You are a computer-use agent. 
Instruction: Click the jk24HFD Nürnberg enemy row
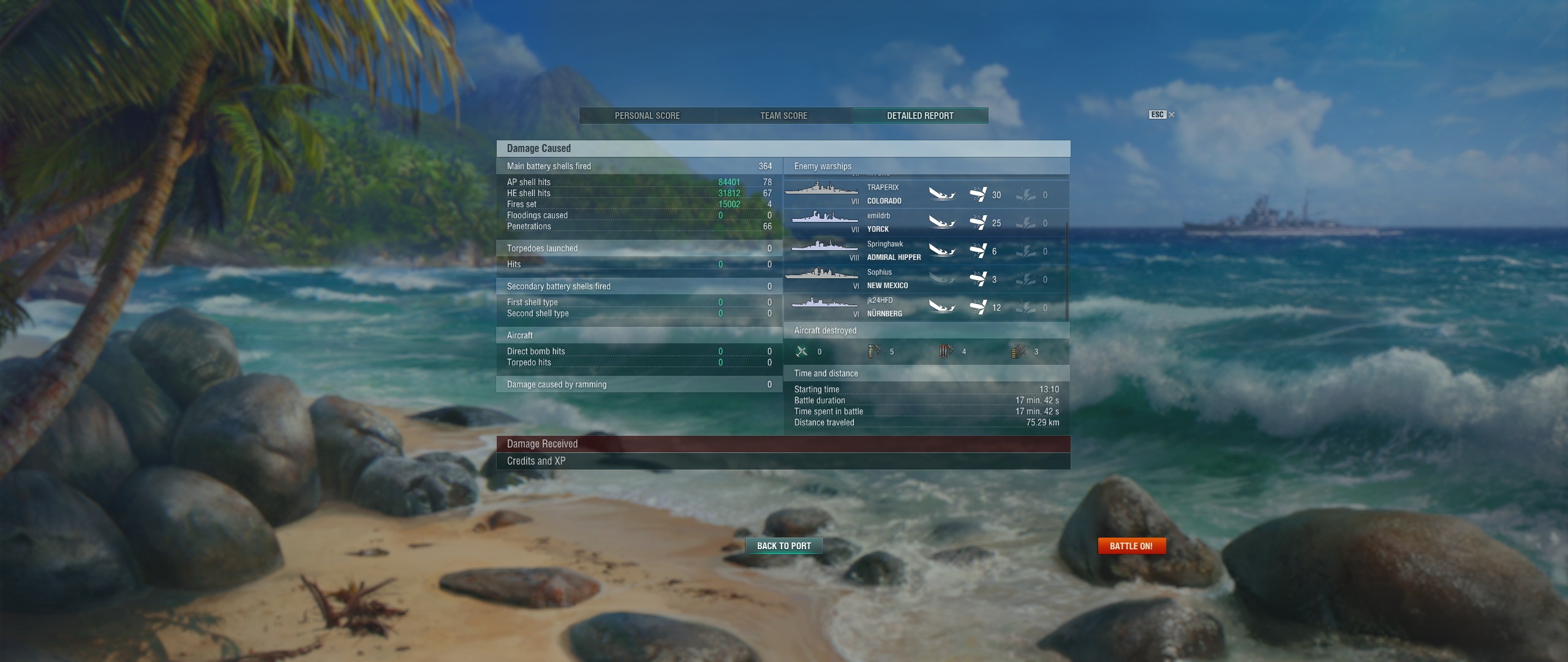924,307
